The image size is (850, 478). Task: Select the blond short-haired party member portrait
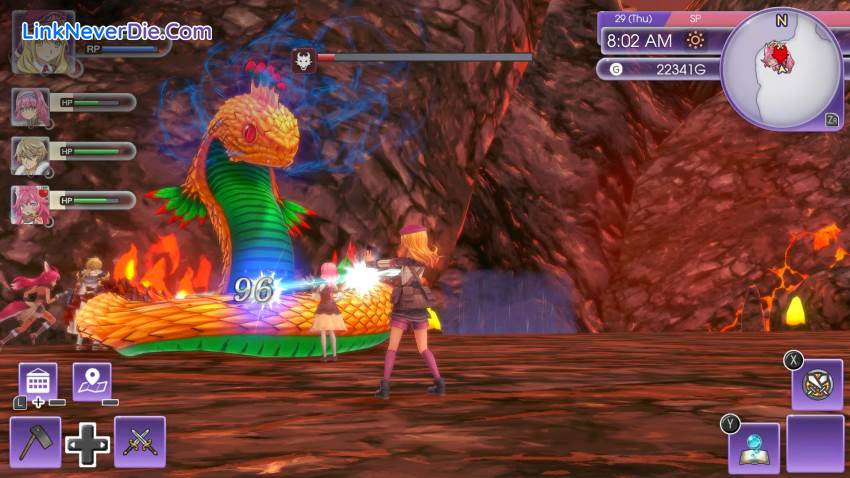tap(30, 155)
